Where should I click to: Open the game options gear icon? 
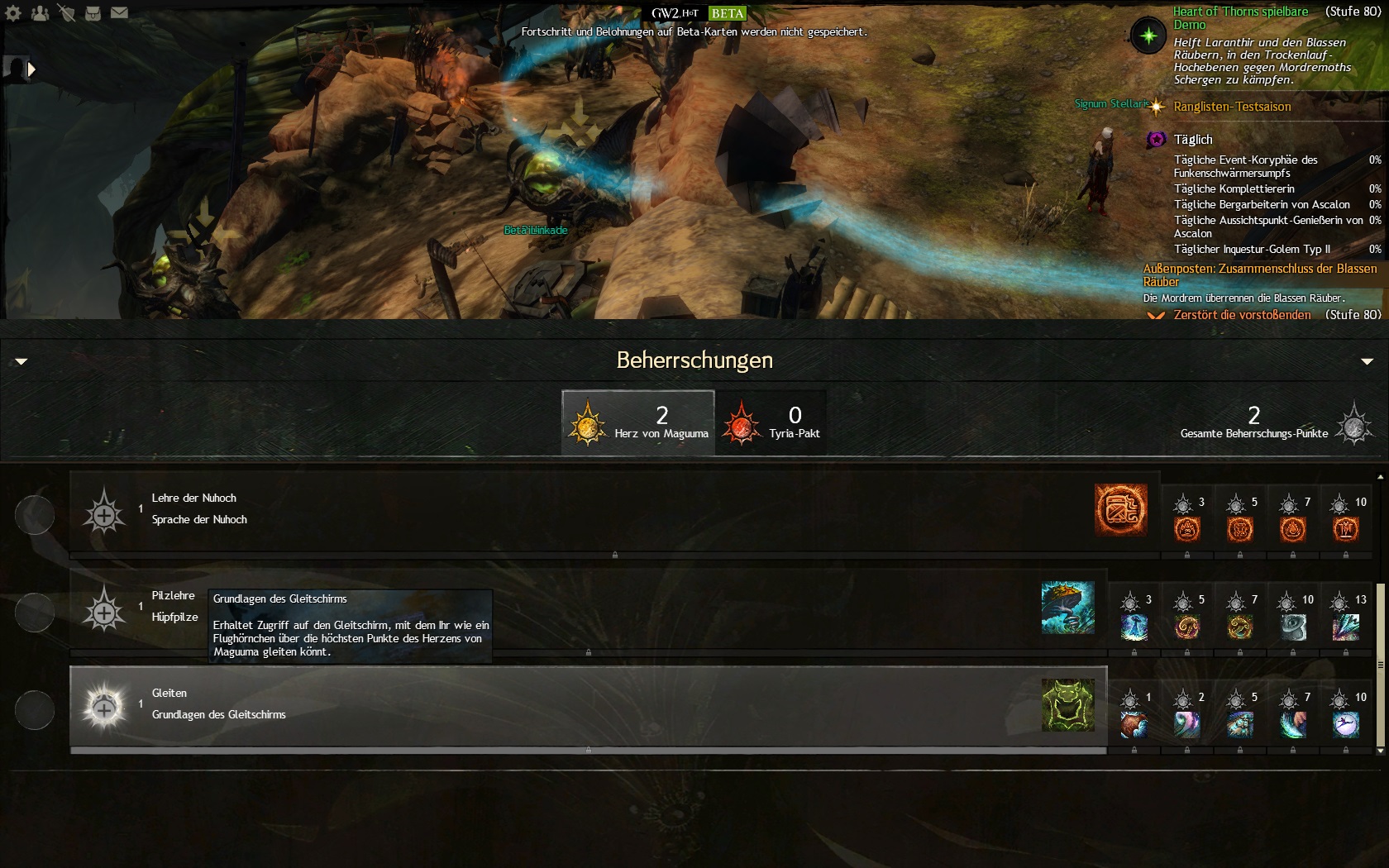pos(13,13)
